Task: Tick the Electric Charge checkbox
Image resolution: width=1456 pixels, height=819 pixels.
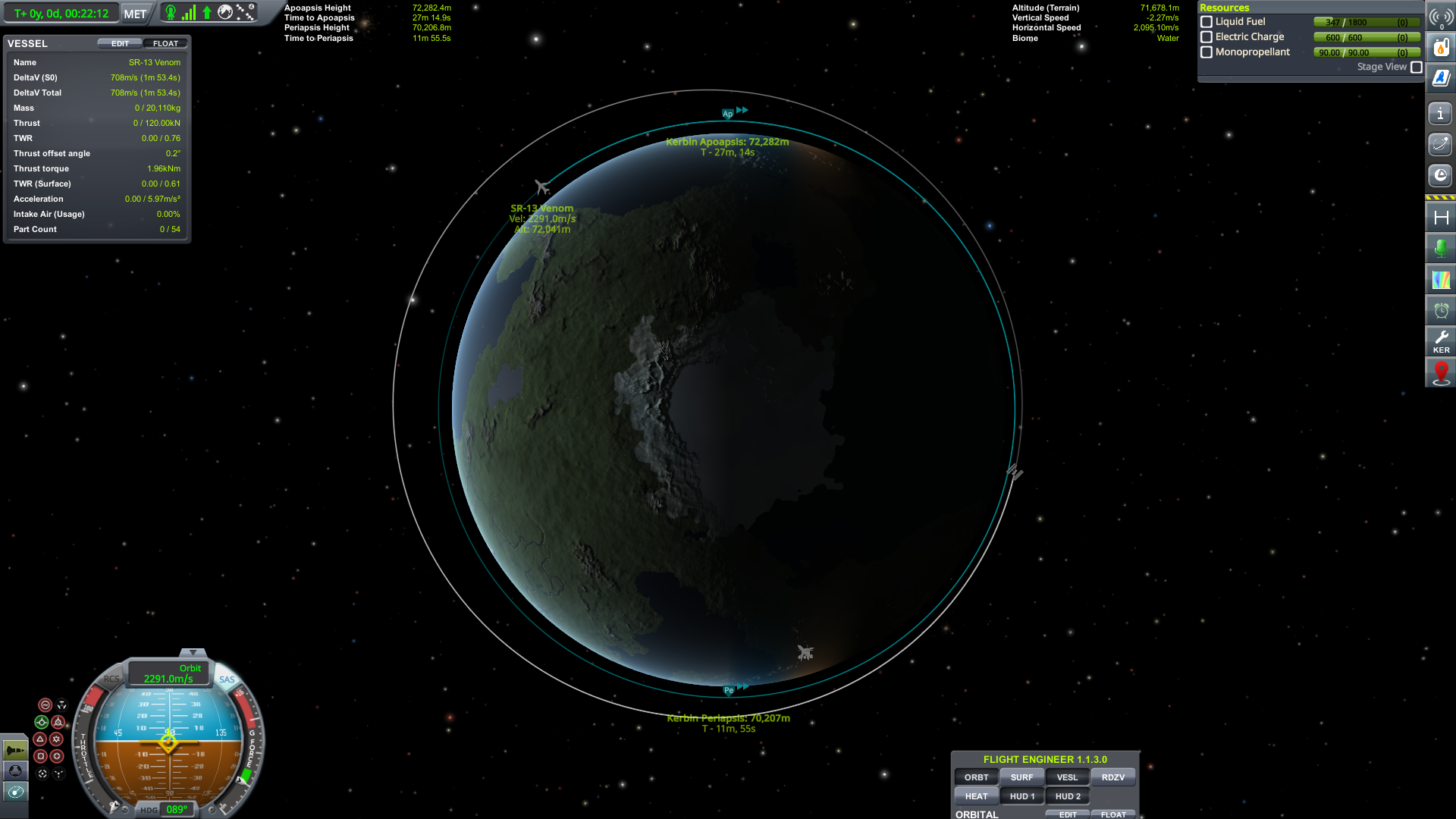Action: click(x=1207, y=37)
